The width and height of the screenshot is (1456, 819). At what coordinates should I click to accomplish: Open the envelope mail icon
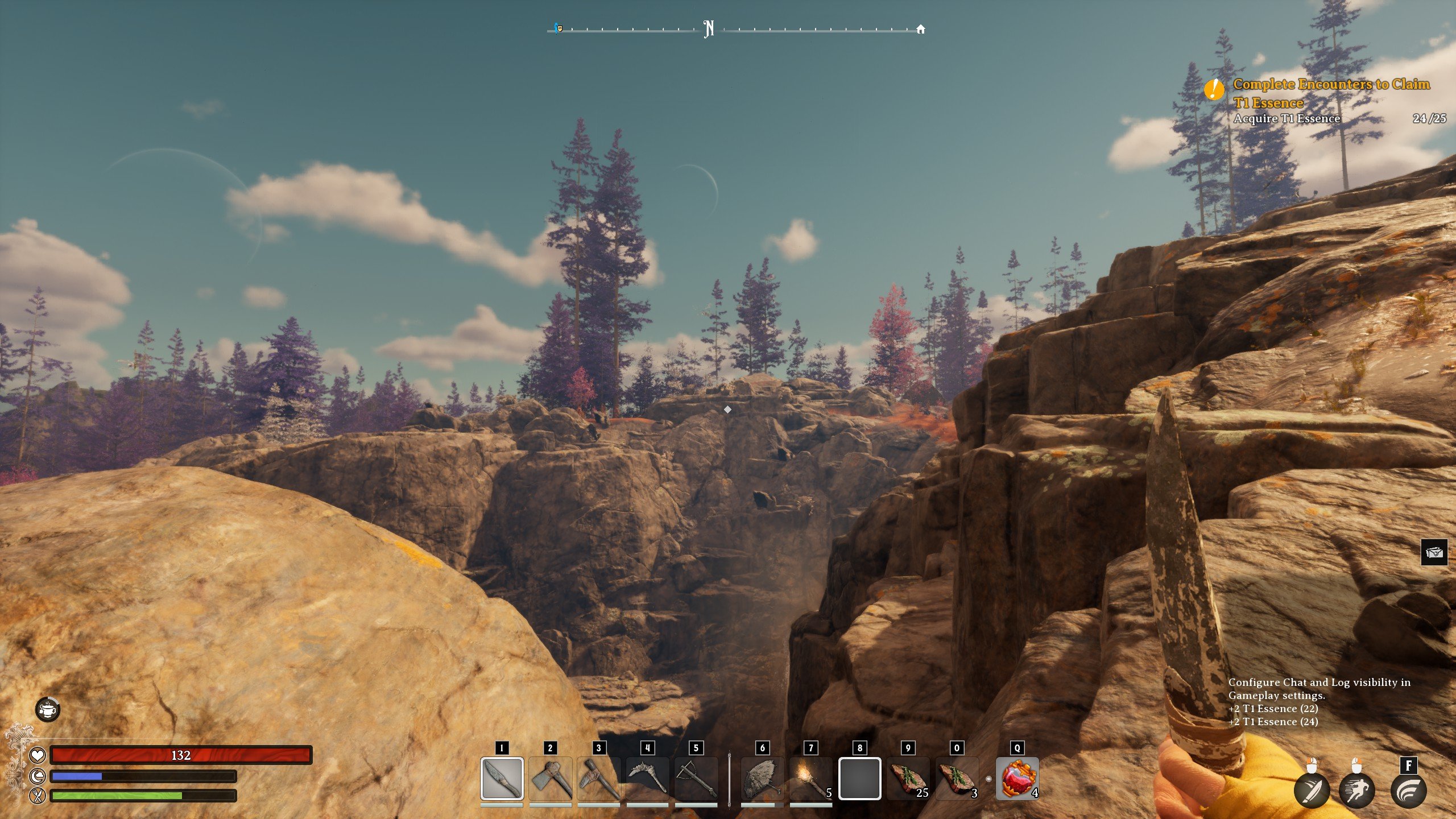point(1434,552)
